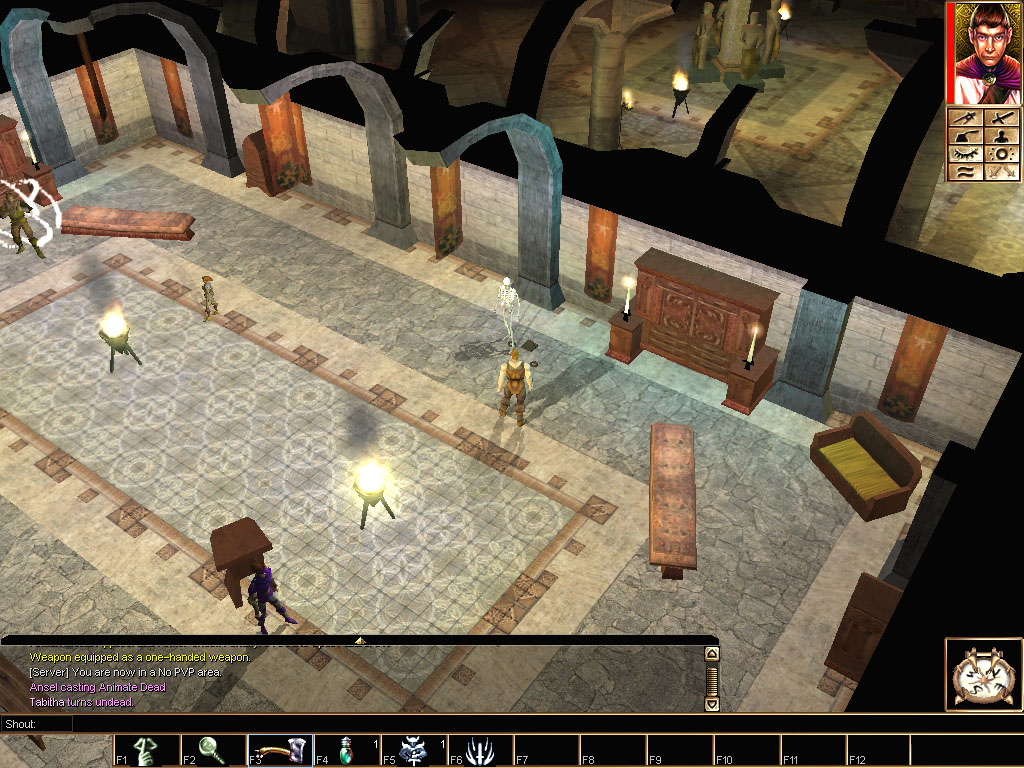Open the compass map button
This screenshot has width=1024, height=768.
(965, 119)
